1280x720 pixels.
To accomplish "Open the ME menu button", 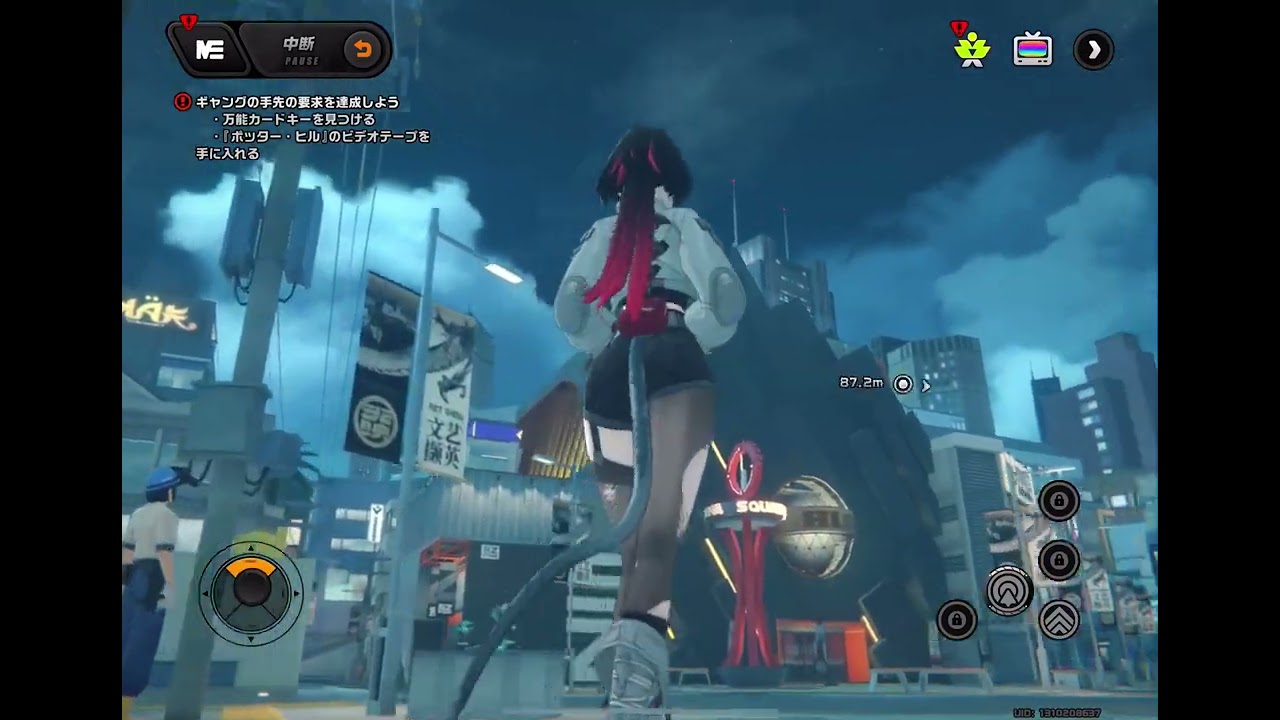I will pos(209,50).
